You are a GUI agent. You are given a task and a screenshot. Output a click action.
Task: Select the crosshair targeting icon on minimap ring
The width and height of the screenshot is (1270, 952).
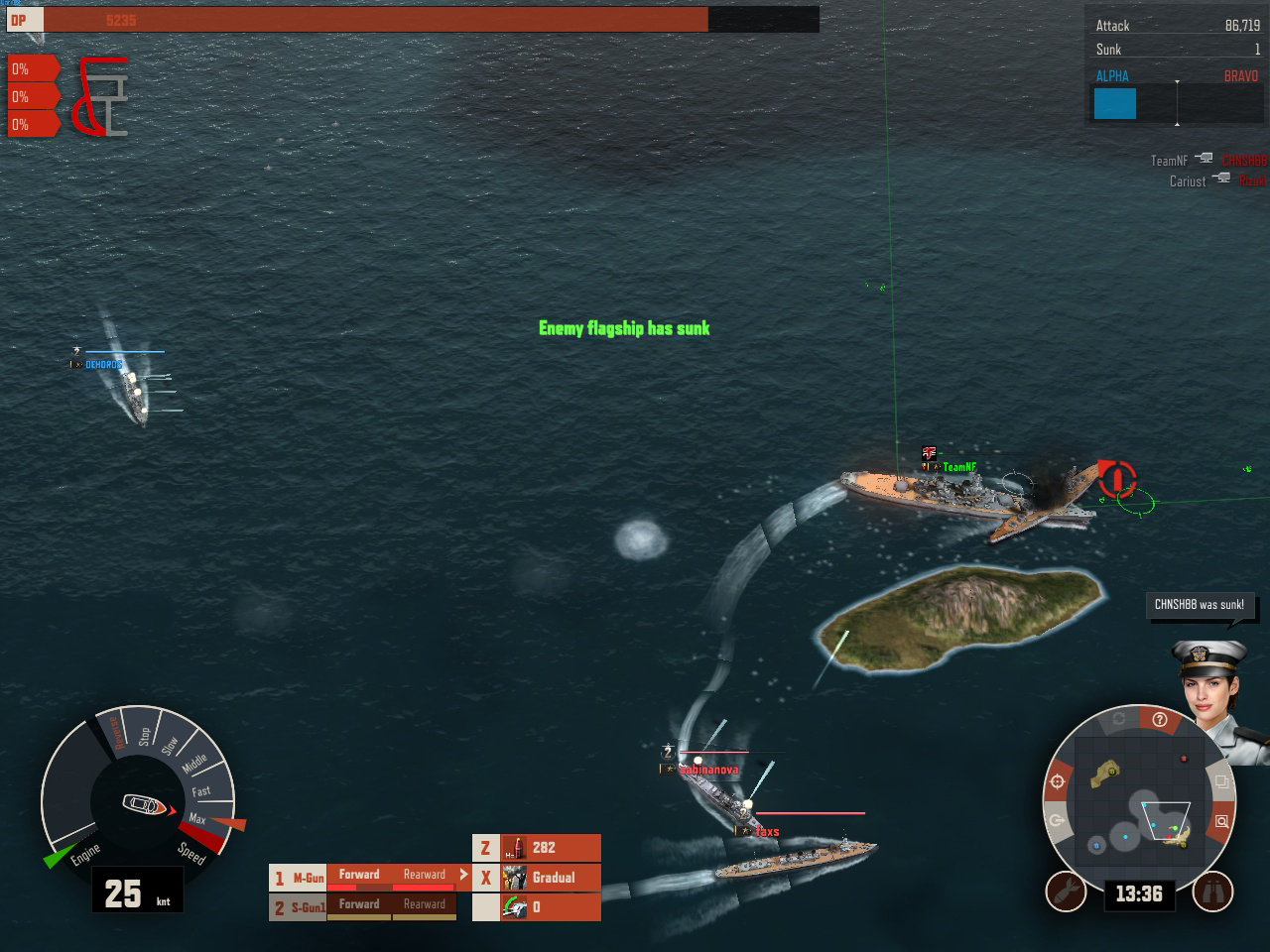1058,781
